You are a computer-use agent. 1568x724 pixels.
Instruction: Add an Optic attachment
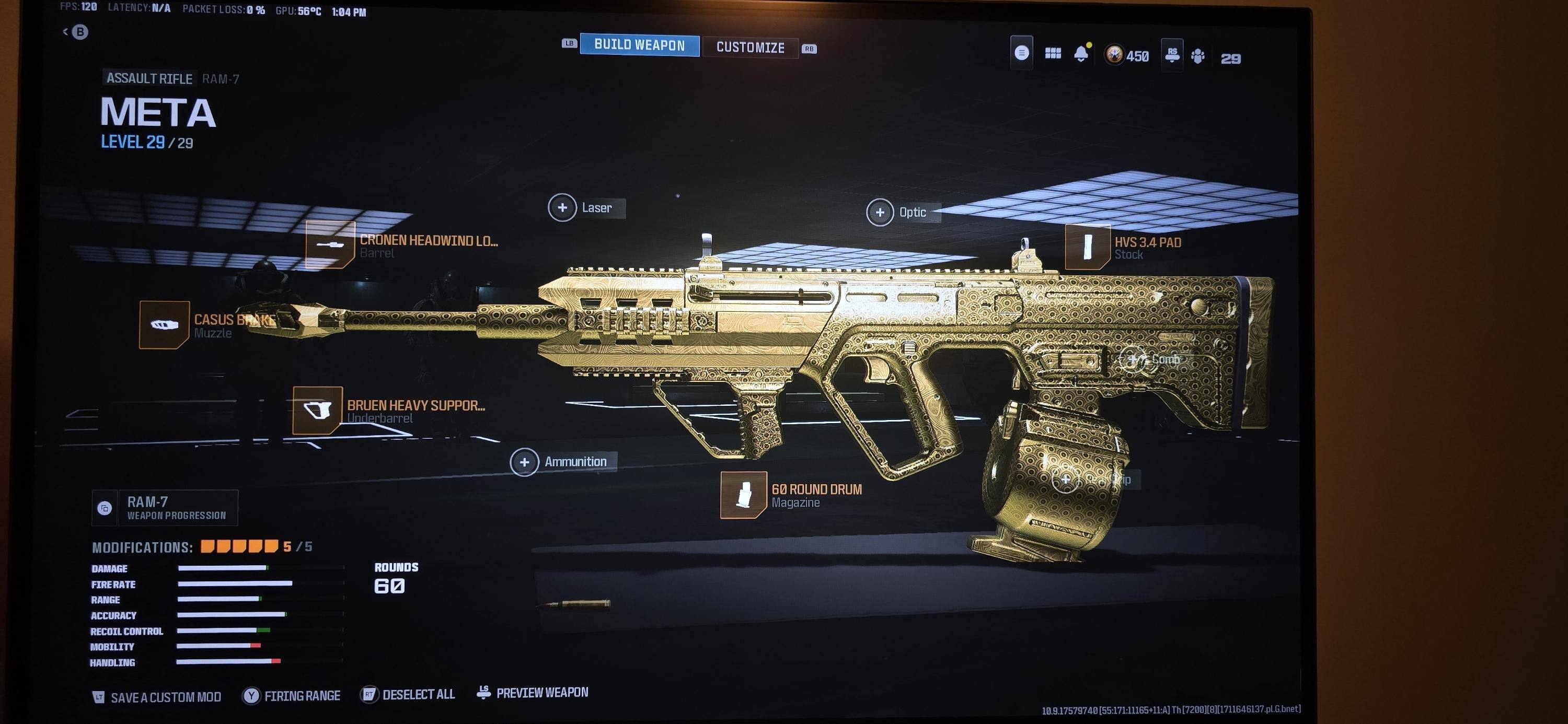click(x=880, y=212)
